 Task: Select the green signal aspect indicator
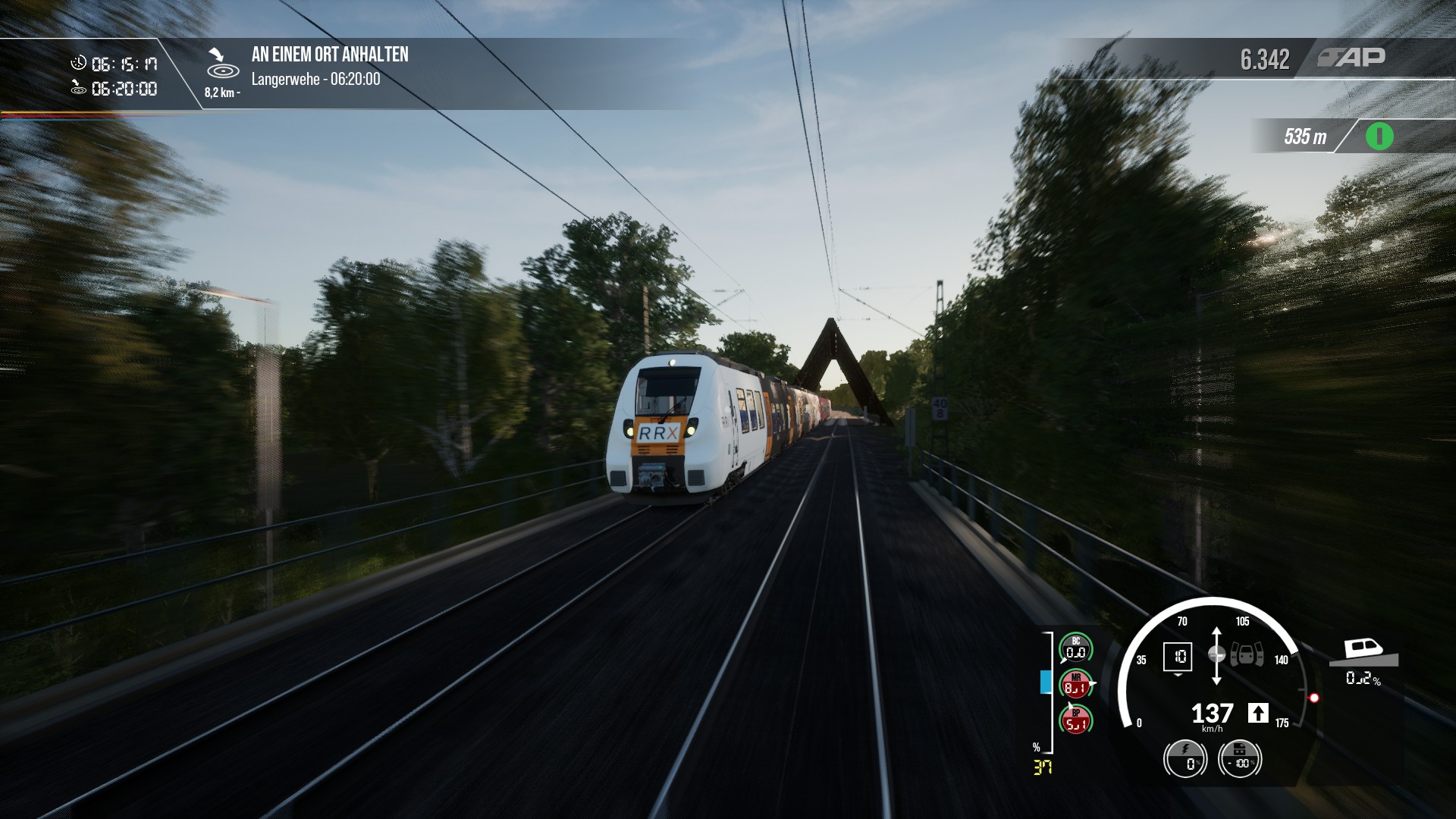(x=1379, y=137)
